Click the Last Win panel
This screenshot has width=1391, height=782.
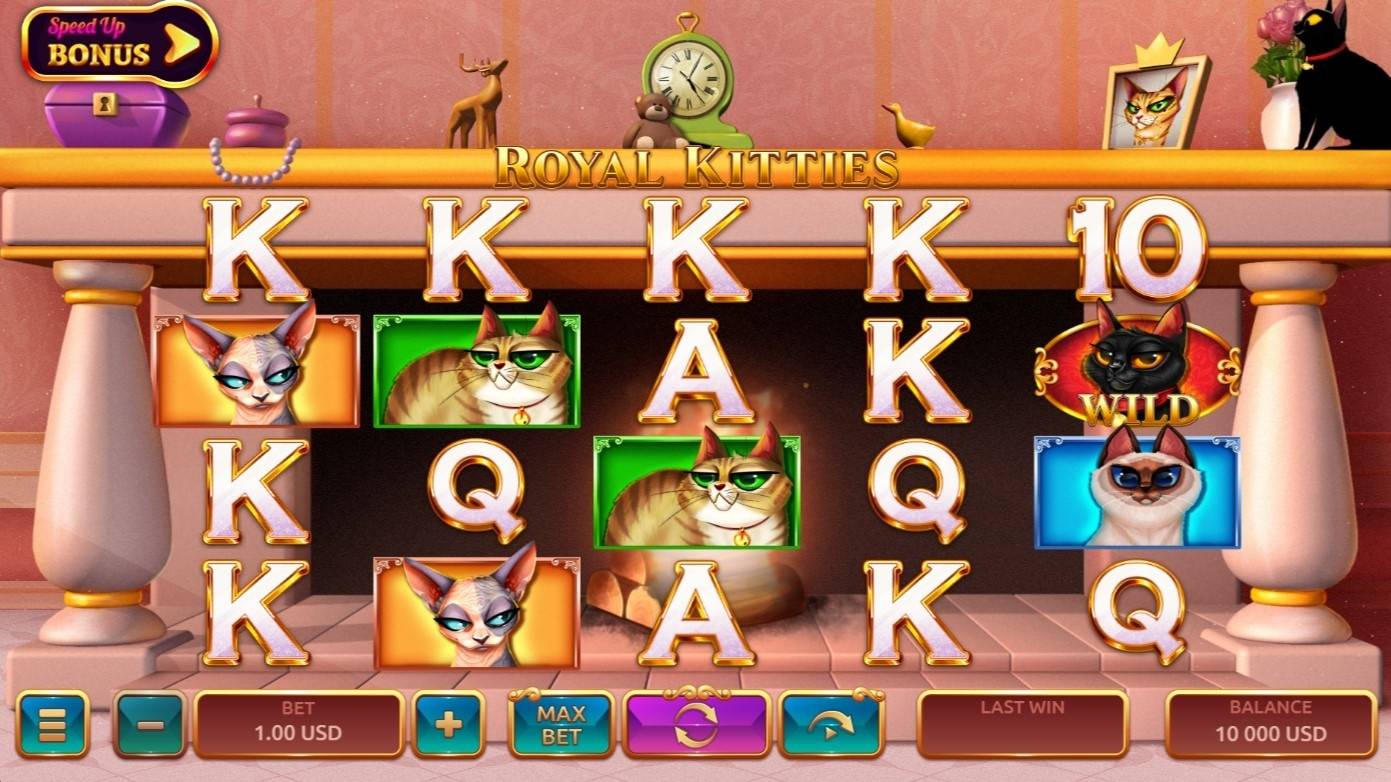coord(1021,724)
